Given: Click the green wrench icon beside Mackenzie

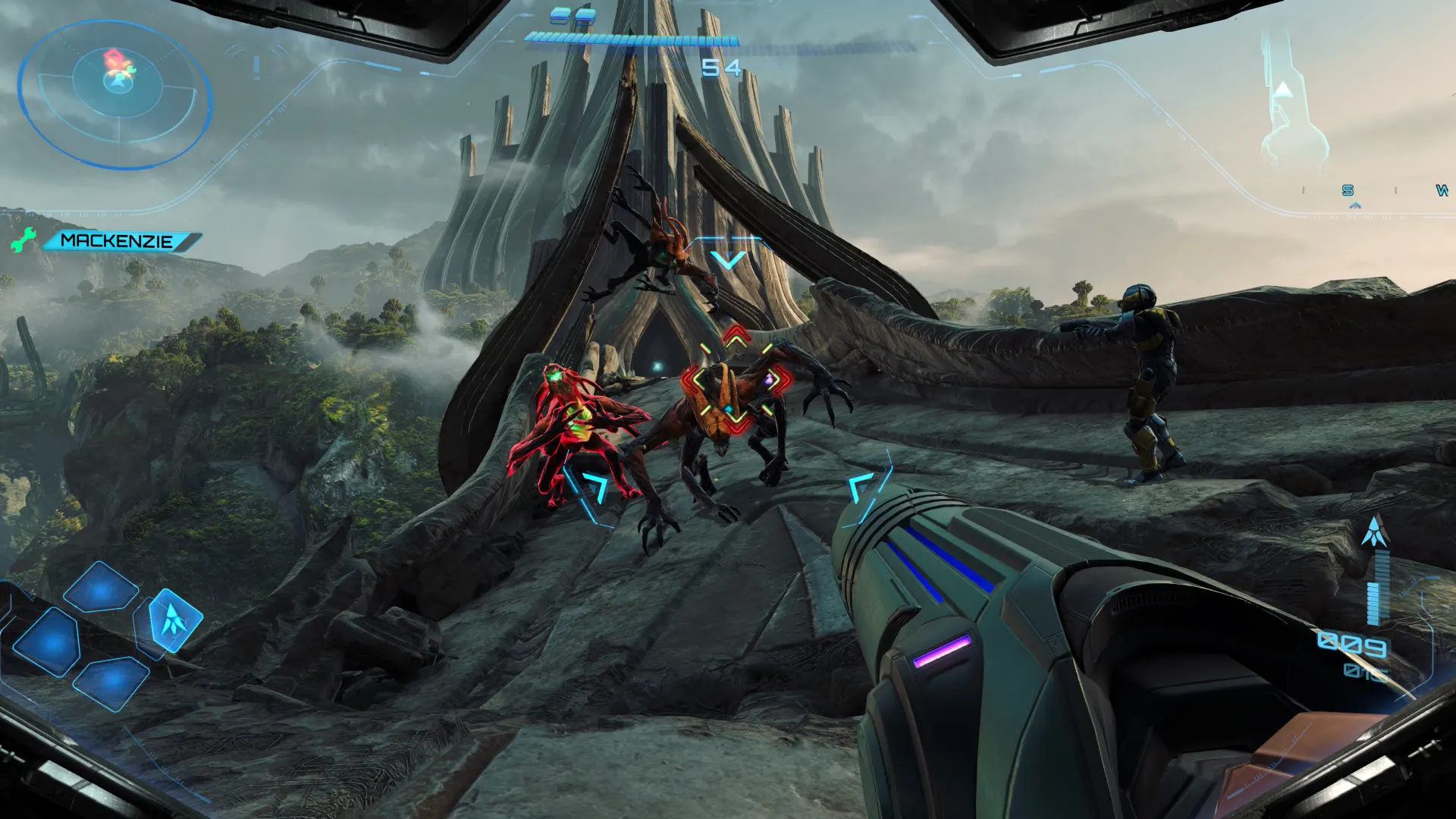Looking at the screenshot, I should [x=24, y=240].
